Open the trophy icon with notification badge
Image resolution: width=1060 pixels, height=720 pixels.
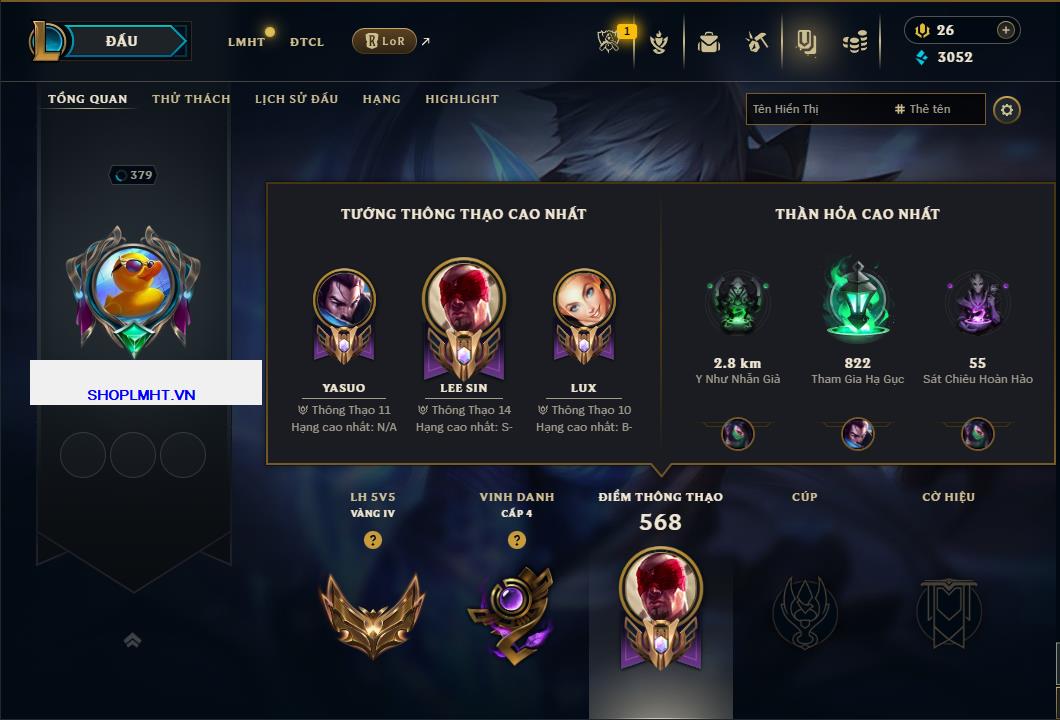pyautogui.click(x=609, y=41)
